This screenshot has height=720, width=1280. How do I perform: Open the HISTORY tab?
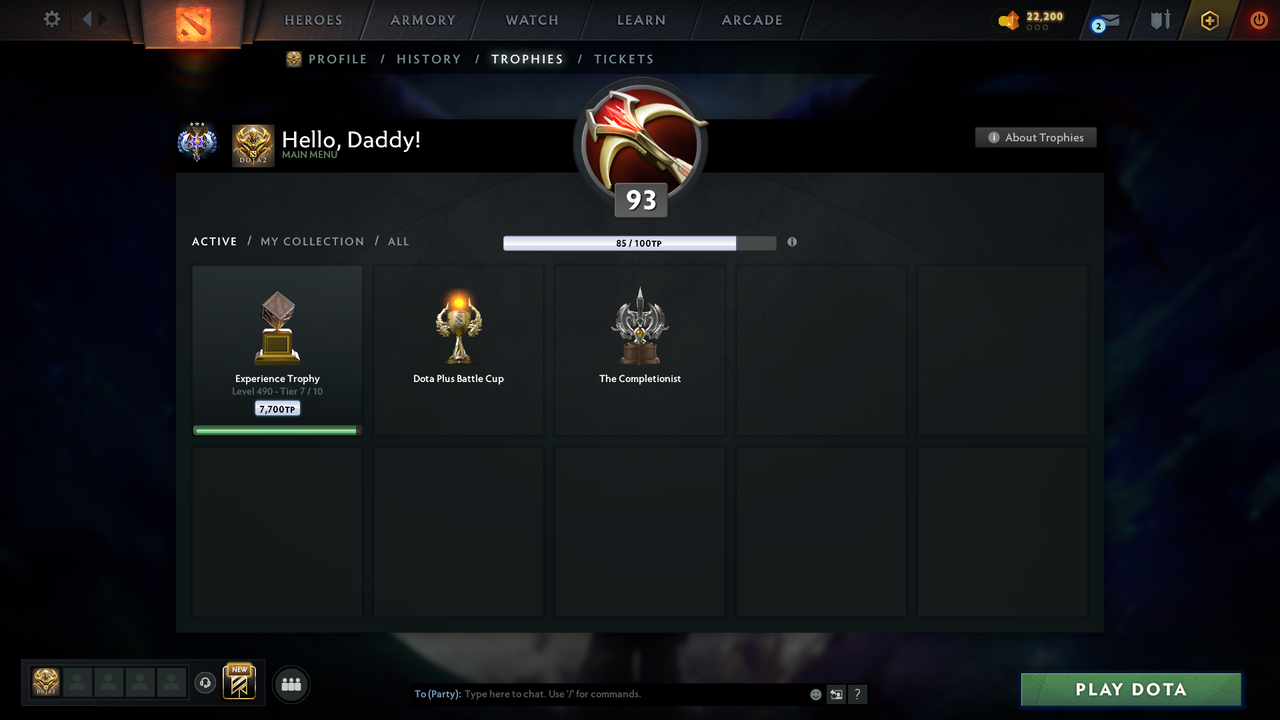pyautogui.click(x=428, y=59)
